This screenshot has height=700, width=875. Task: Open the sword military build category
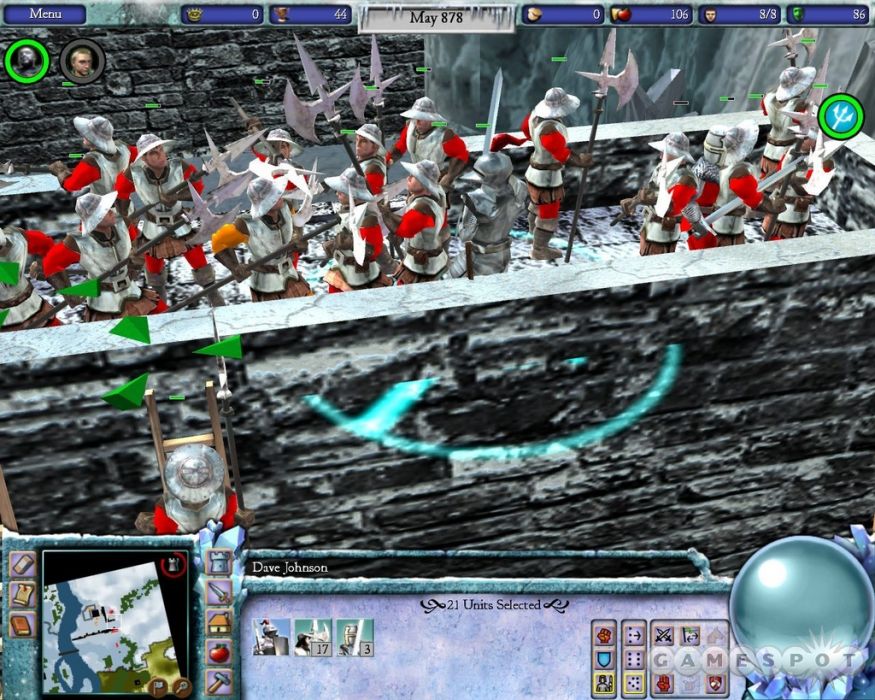tap(220, 593)
